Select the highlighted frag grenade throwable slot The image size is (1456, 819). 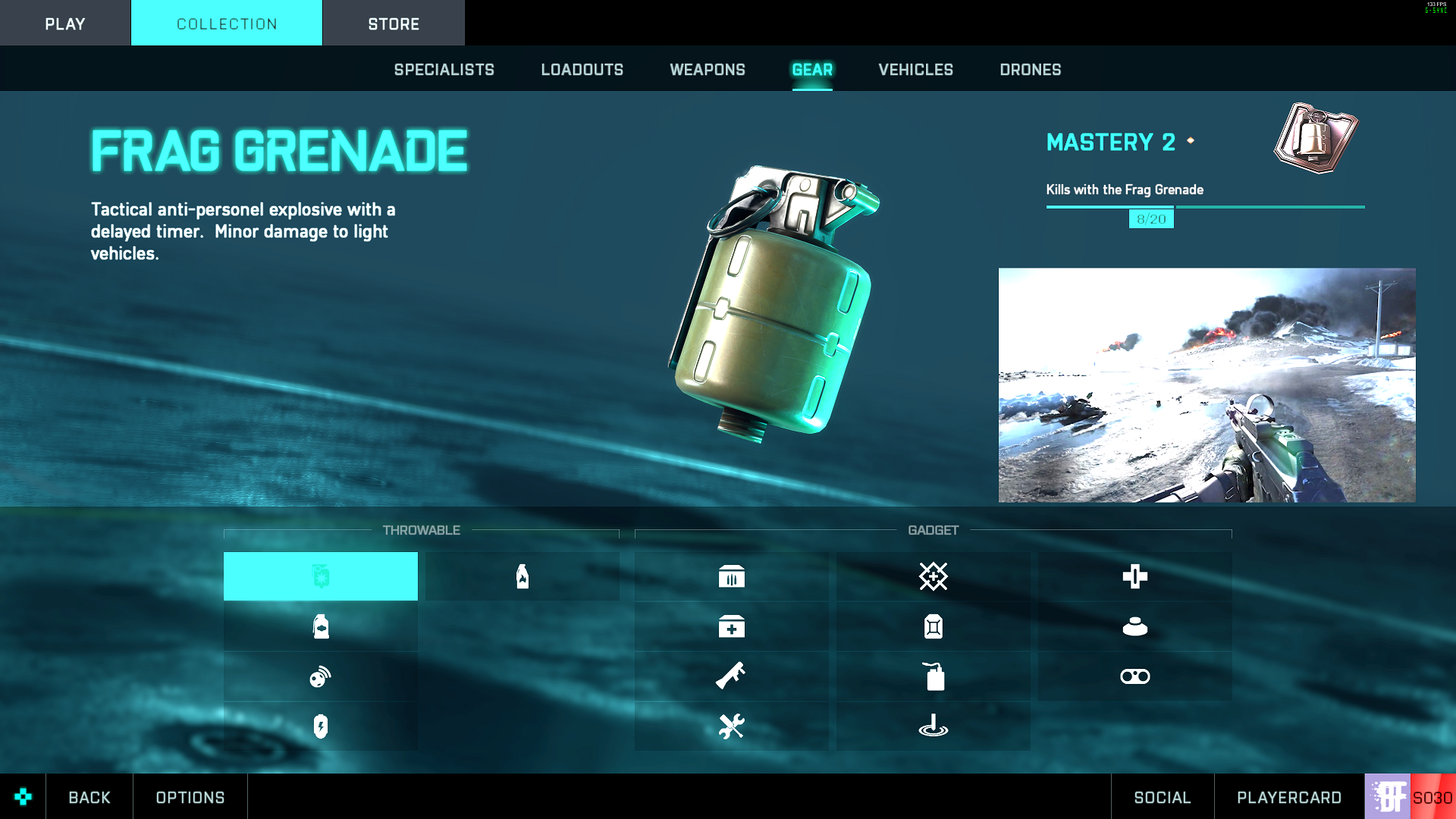[320, 576]
